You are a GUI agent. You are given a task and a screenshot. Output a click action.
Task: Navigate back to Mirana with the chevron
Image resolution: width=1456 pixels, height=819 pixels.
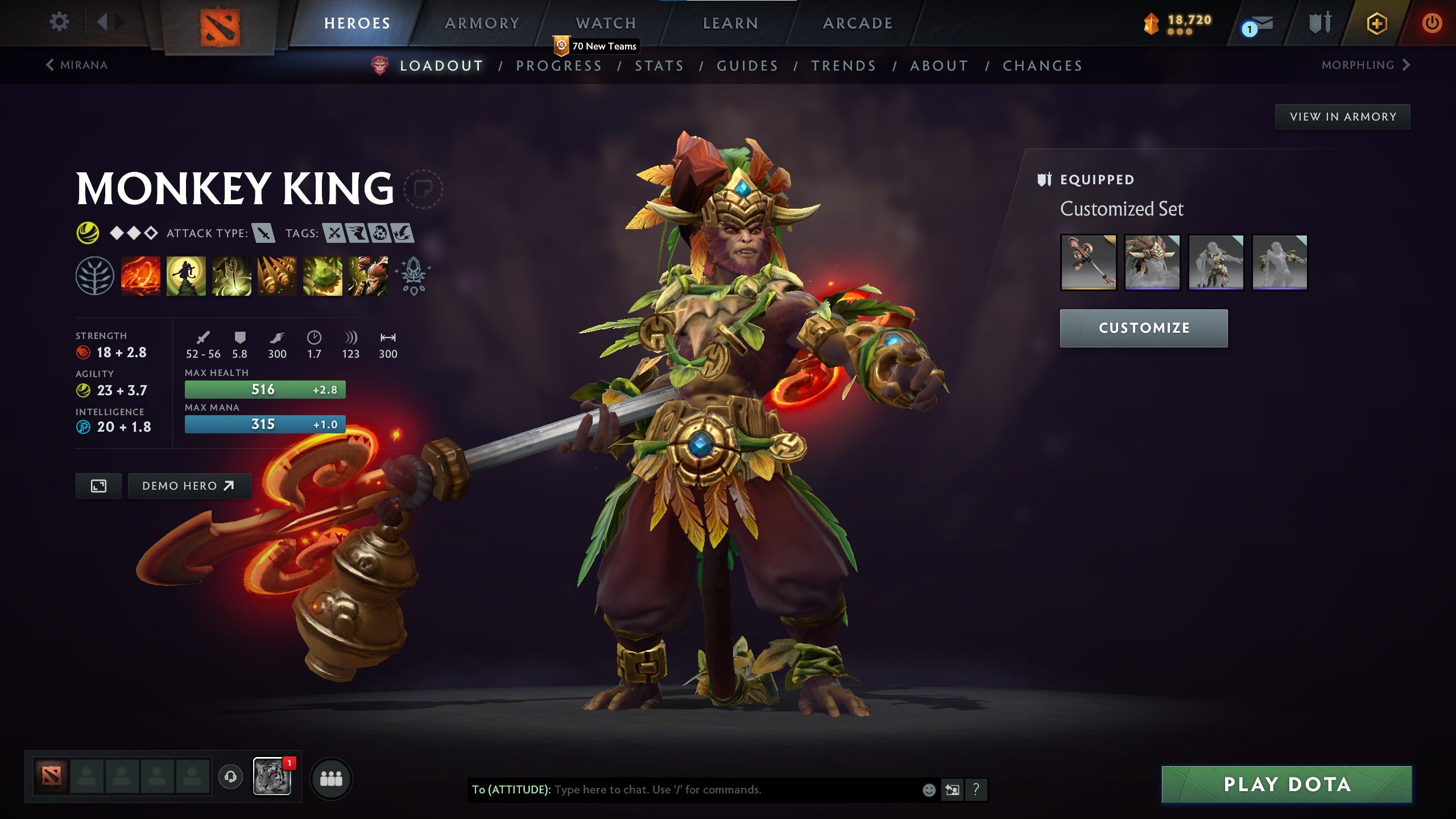51,65
